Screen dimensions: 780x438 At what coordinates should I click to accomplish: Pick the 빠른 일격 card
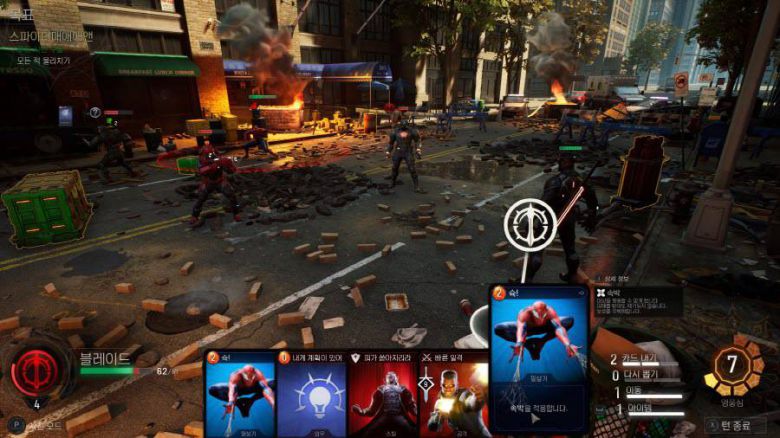click(x=453, y=395)
